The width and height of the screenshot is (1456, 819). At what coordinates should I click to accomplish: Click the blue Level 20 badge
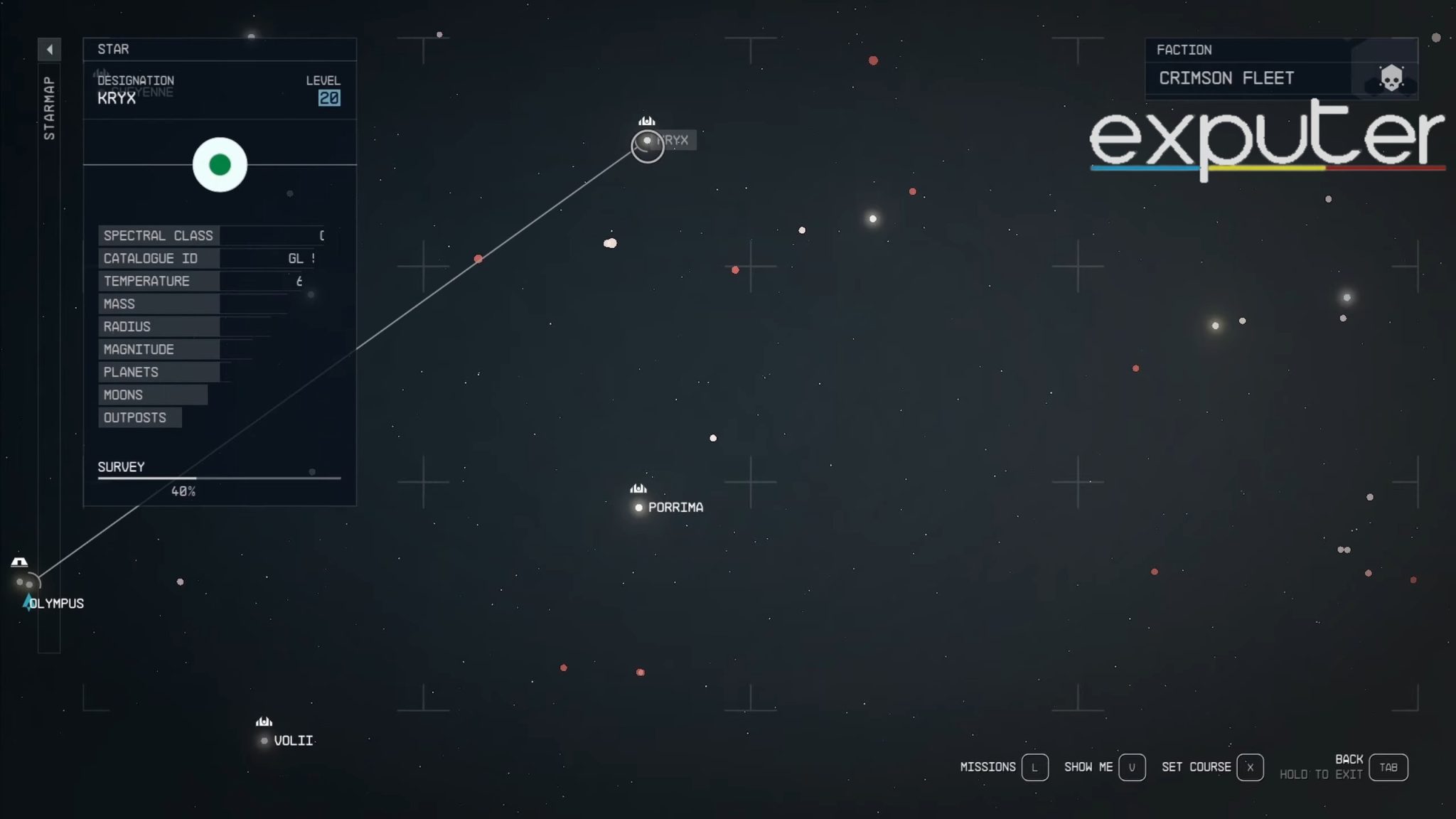331,97
